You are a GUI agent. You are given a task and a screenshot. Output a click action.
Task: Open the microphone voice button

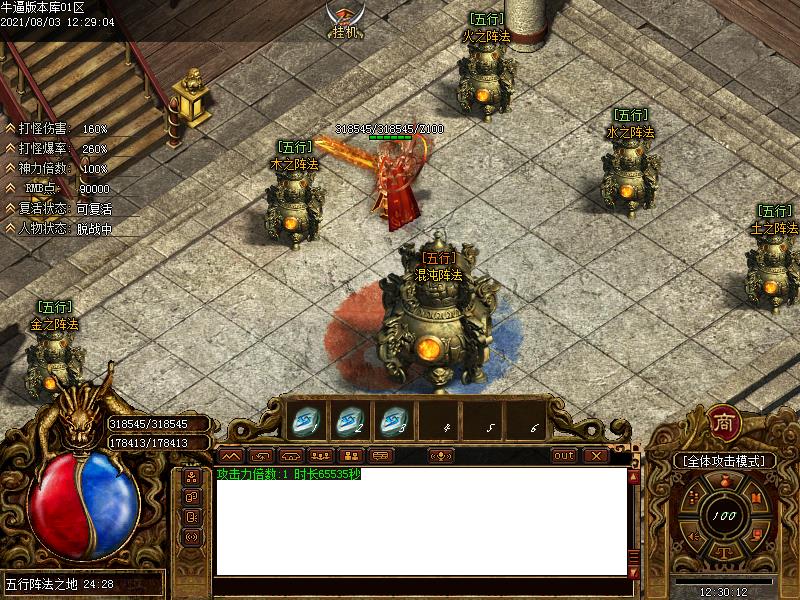point(441,456)
